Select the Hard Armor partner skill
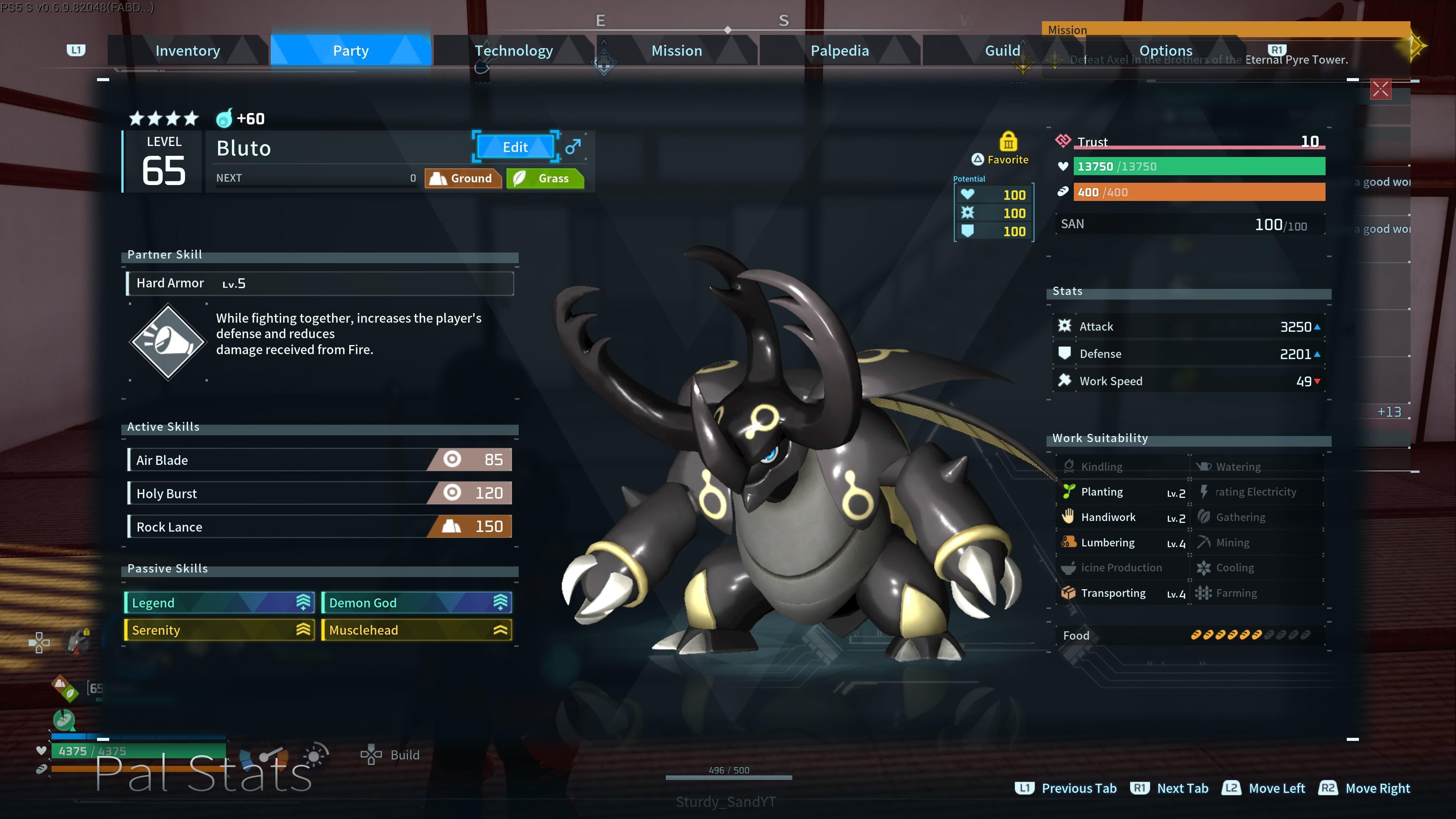The height and width of the screenshot is (819, 1456). (320, 283)
